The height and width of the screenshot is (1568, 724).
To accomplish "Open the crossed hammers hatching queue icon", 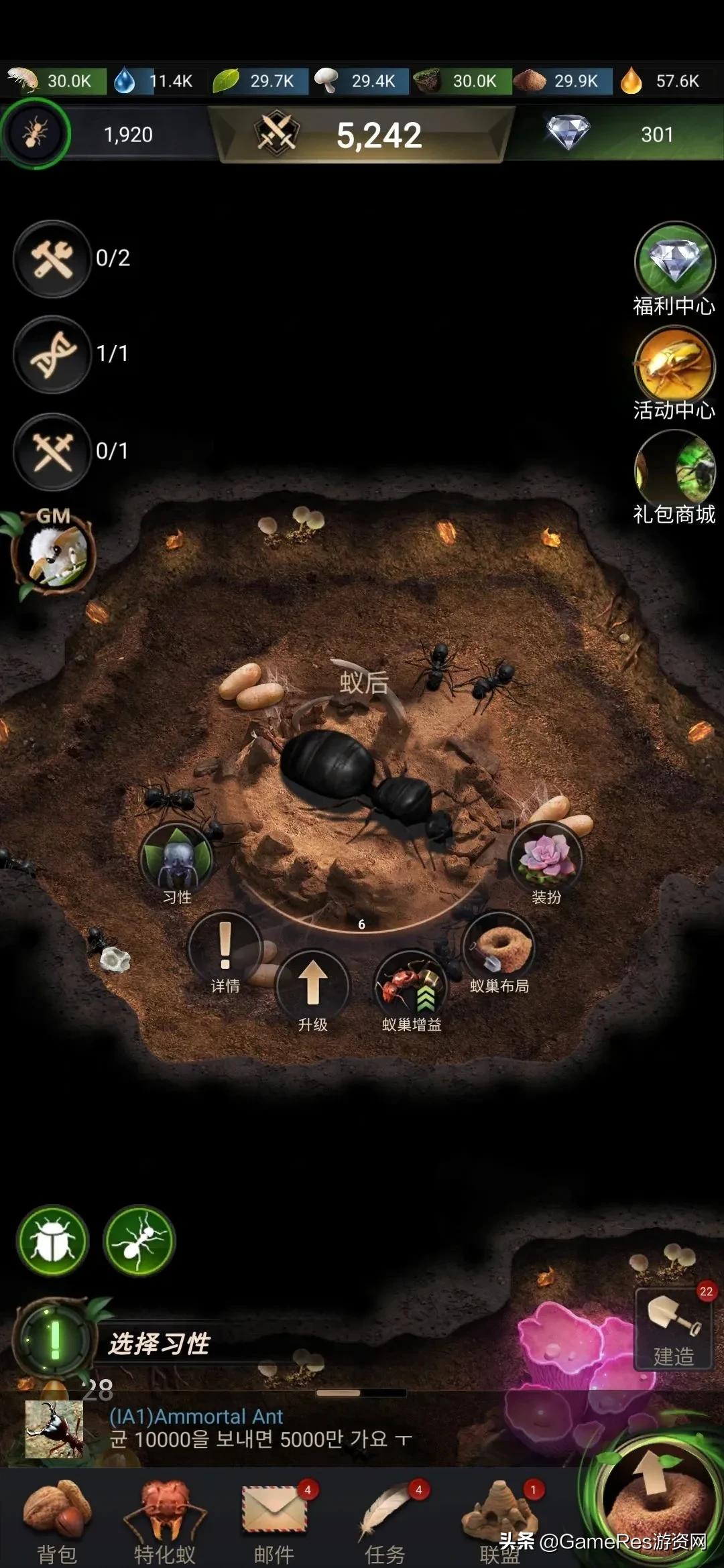I will [53, 452].
